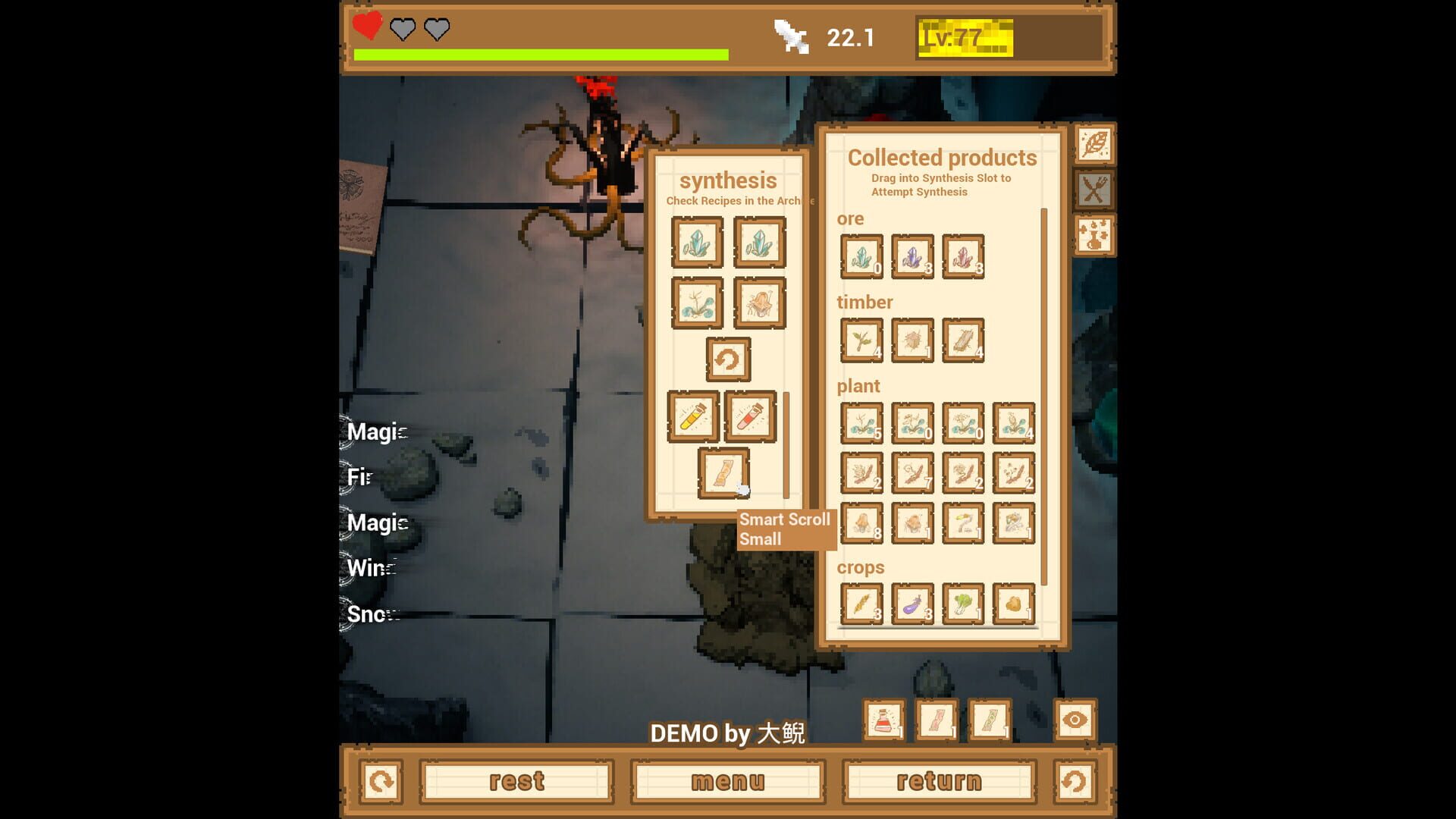Click the reset arrow in the synthesis panel
The width and height of the screenshot is (1456, 819).
tap(729, 359)
